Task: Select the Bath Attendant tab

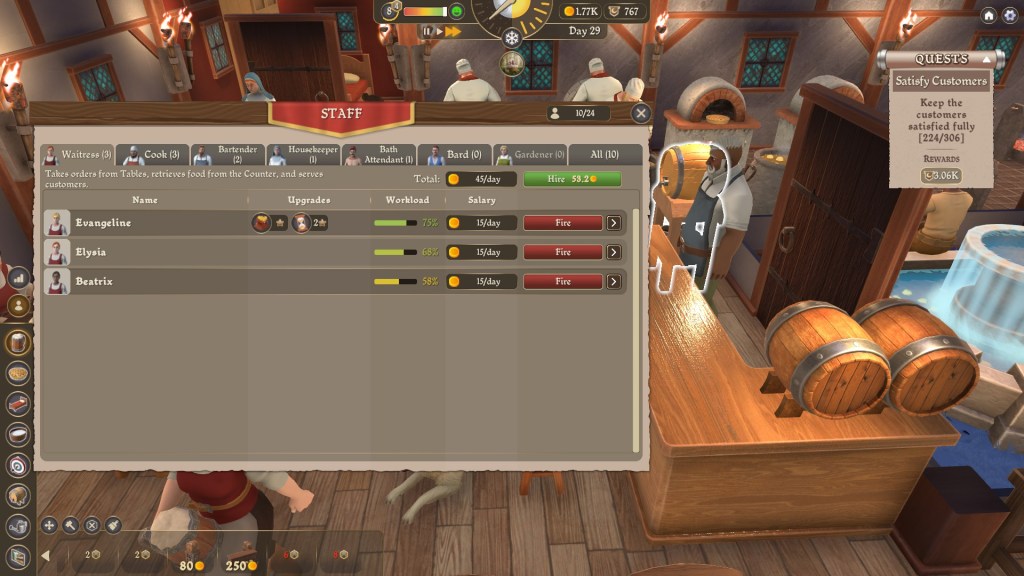Action: click(379, 155)
